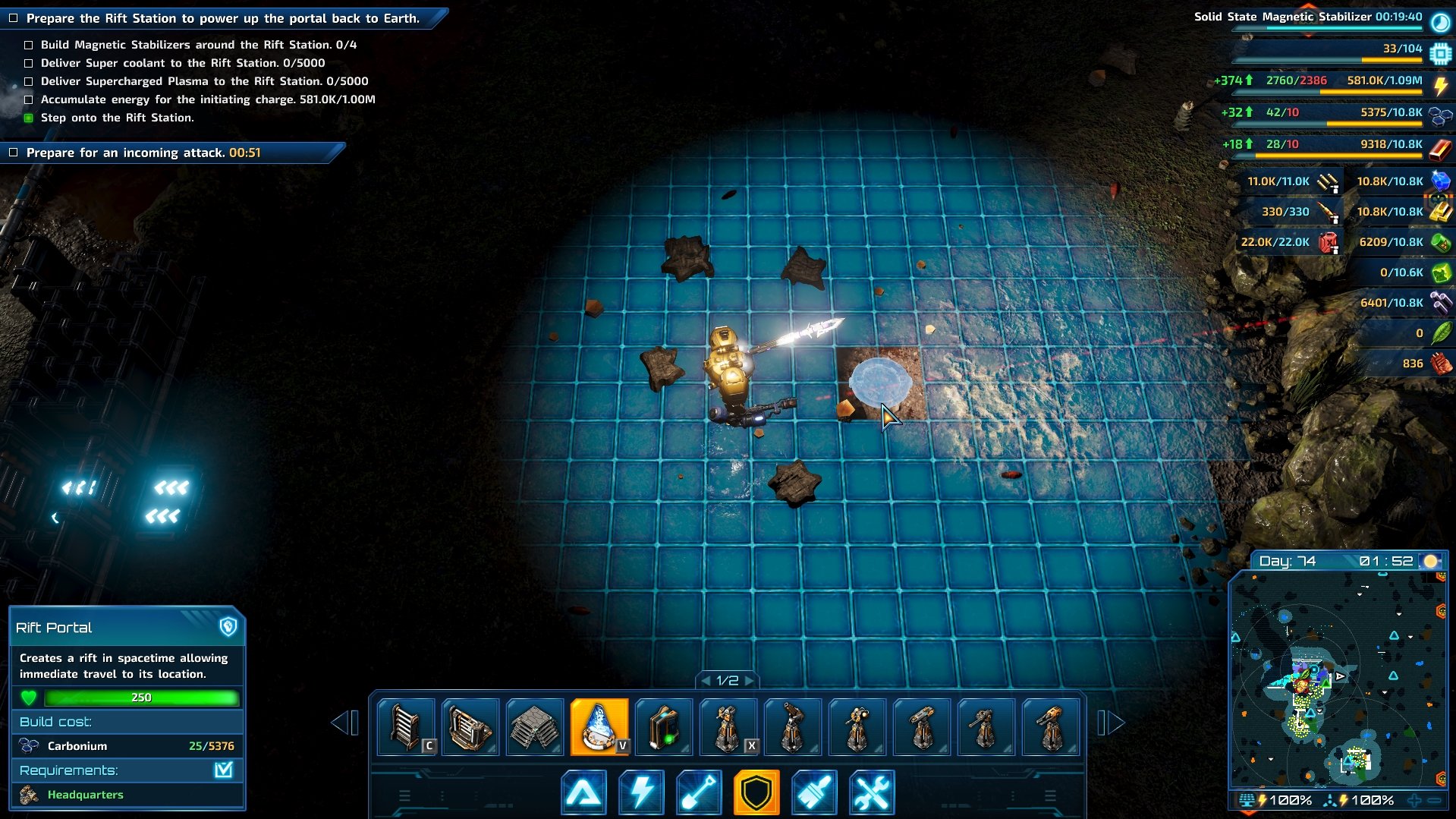Screen dimensions: 1456x819
Task: Zoom in the minimap with plus
Action: [x=1414, y=800]
